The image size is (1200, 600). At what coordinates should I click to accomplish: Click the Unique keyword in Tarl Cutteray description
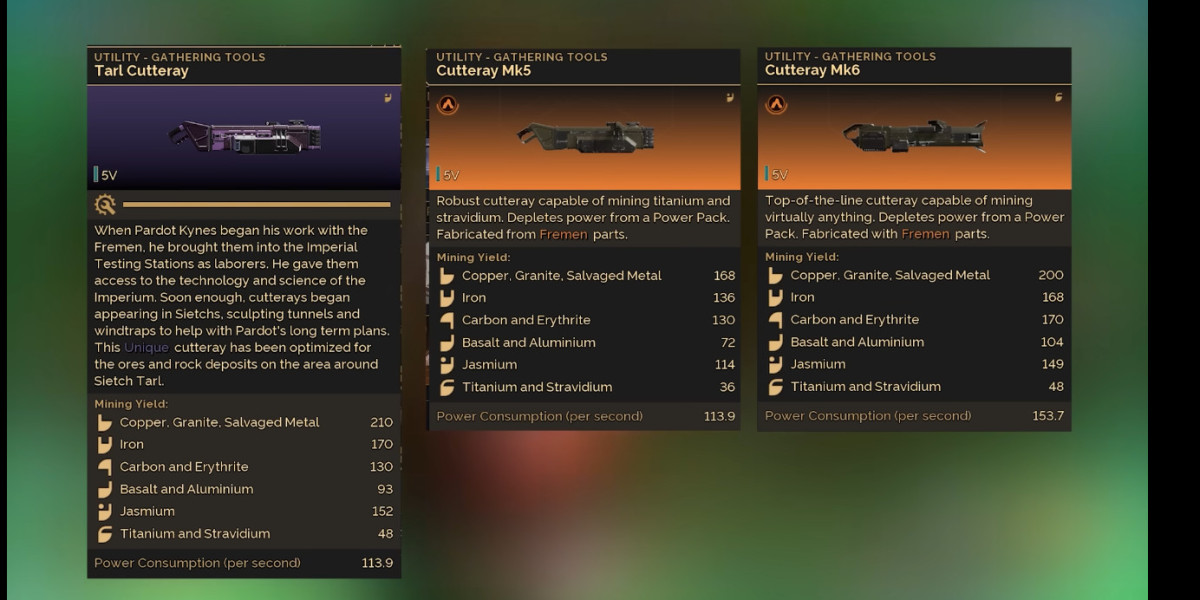pos(146,347)
